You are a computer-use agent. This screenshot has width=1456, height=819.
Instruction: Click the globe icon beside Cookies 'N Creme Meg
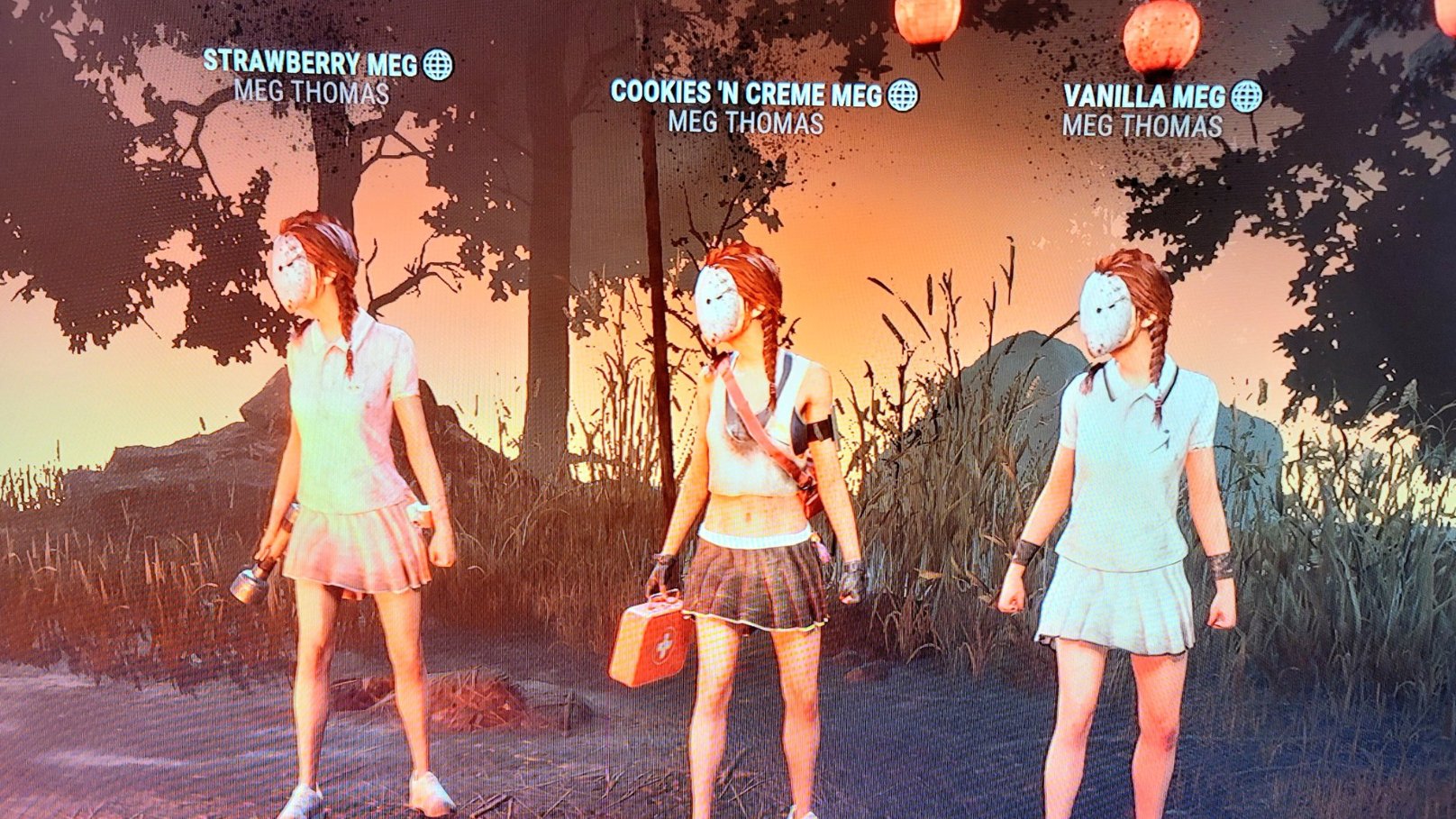click(x=904, y=91)
